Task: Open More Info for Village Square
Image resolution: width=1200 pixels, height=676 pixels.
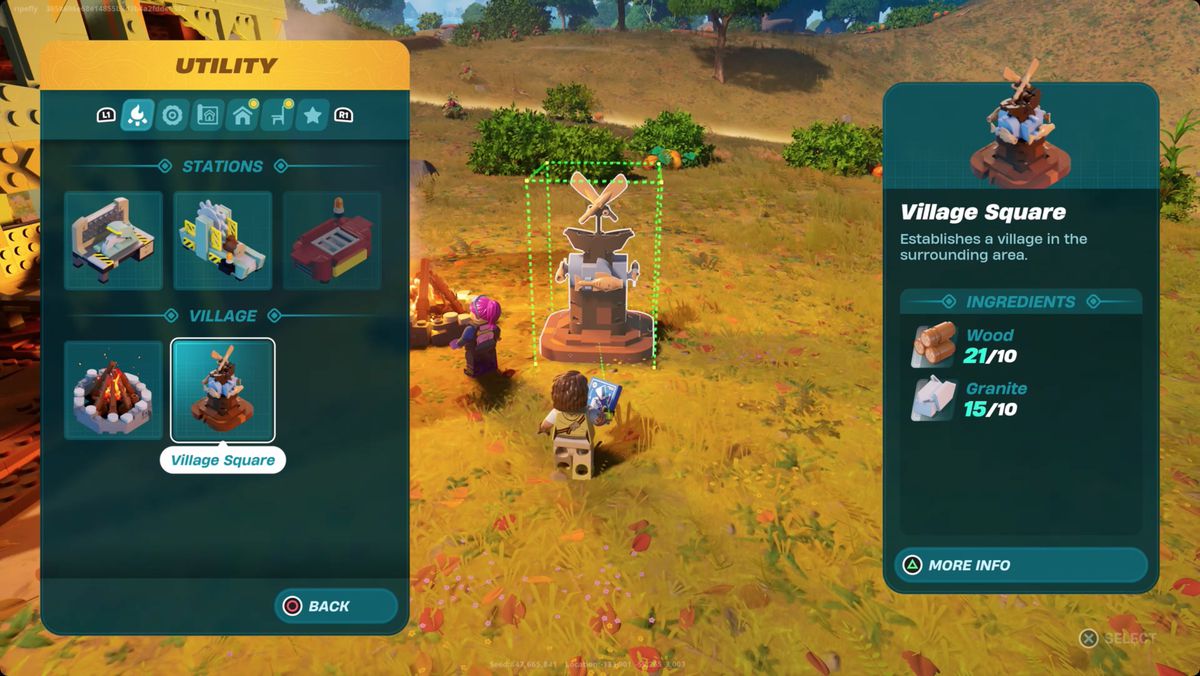Action: 1020,565
